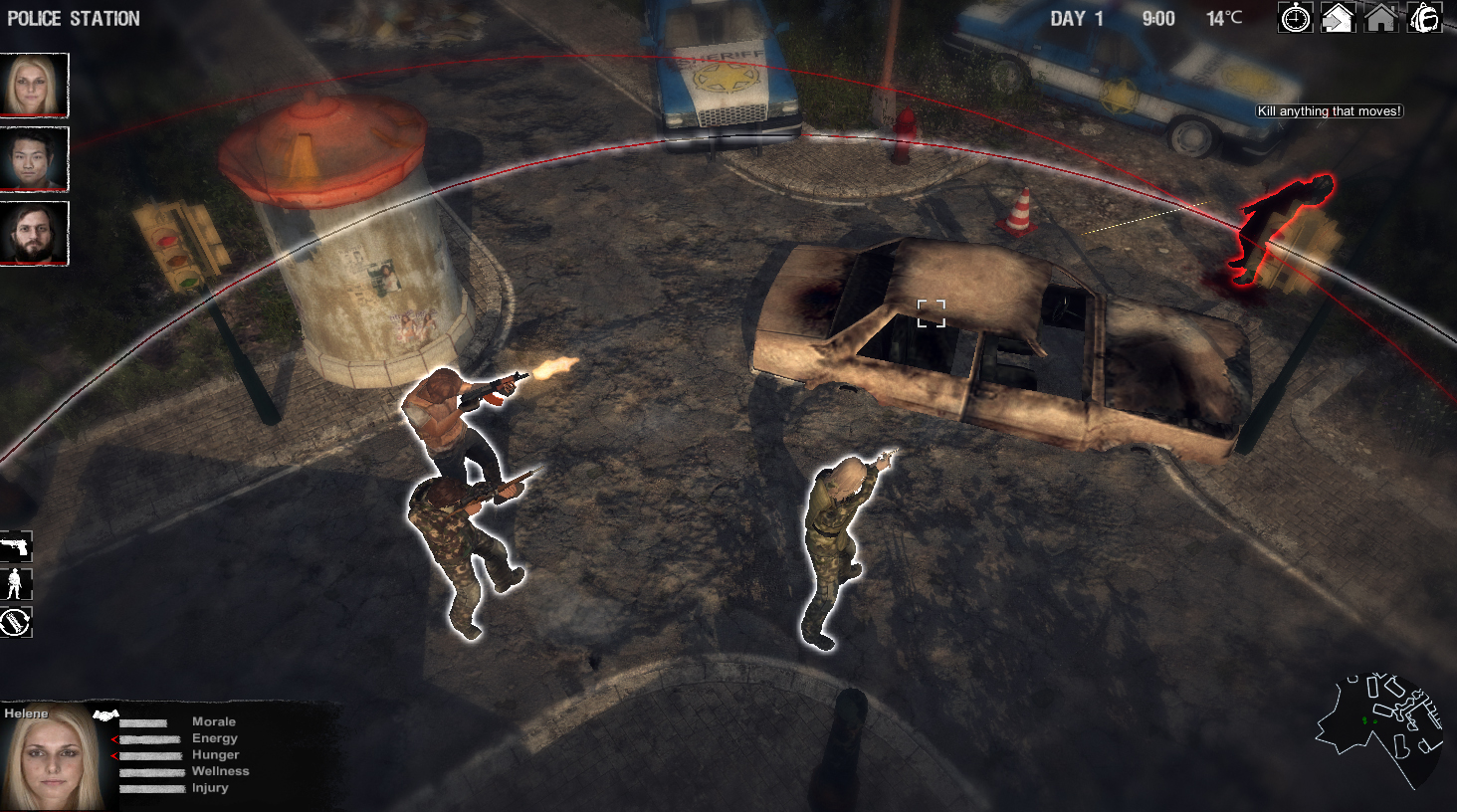The image size is (1457, 812).
Task: Select the second survivor's portrait
Action: (35, 159)
